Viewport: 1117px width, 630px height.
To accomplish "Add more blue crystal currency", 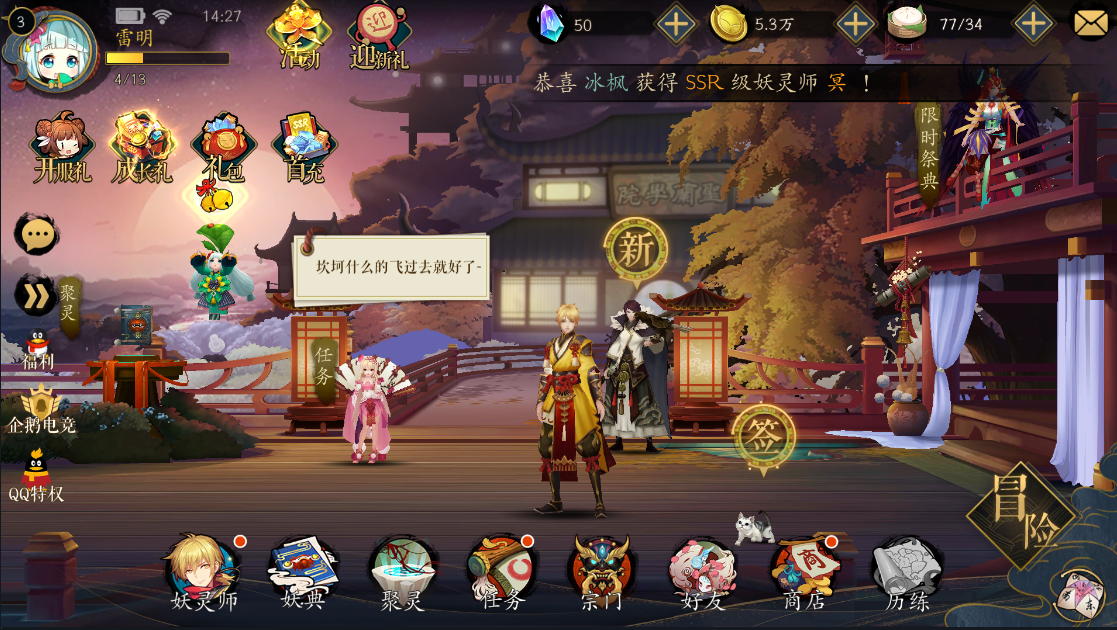I will click(x=676, y=24).
